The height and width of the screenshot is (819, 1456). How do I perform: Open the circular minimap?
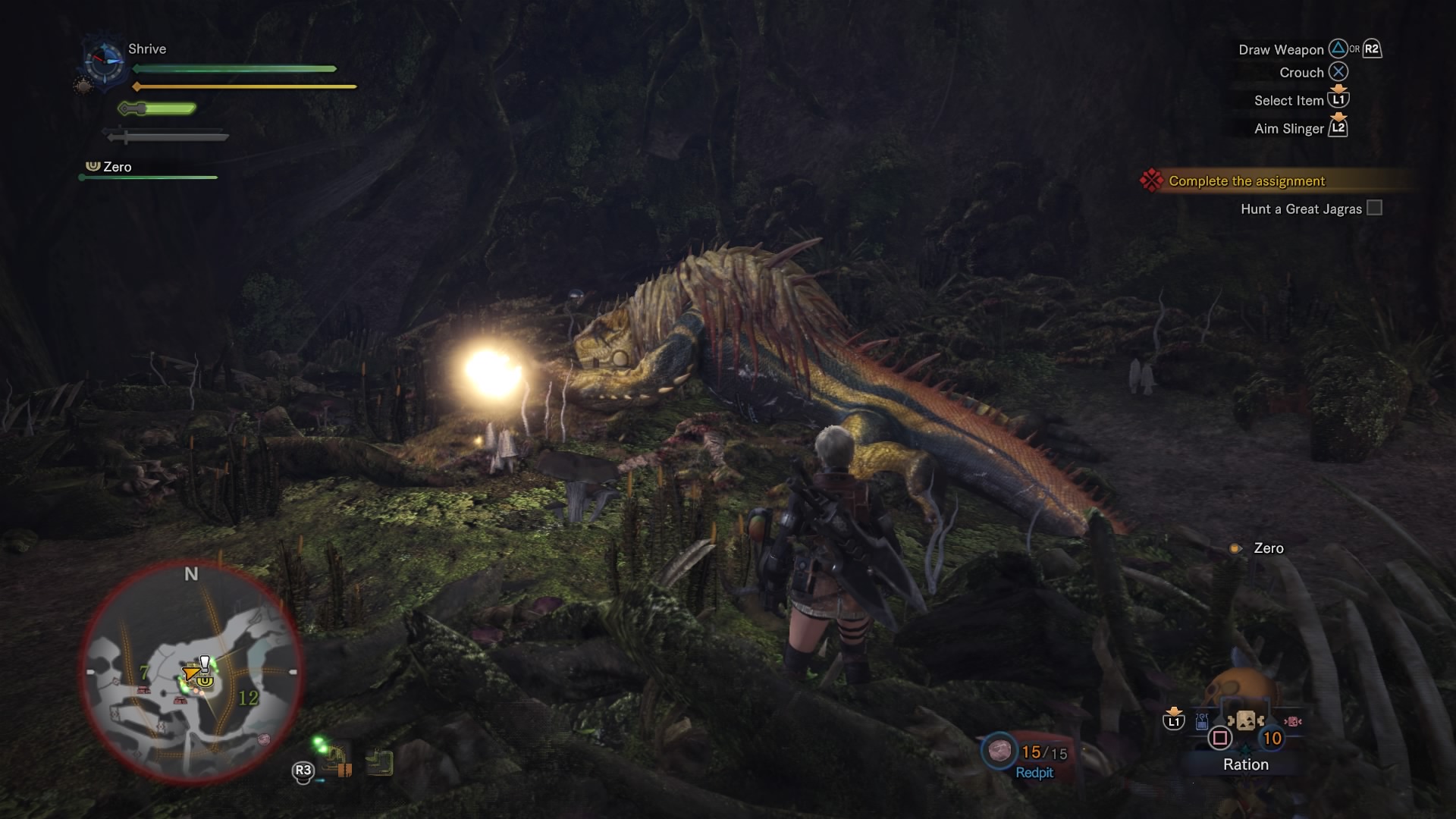coord(192,673)
